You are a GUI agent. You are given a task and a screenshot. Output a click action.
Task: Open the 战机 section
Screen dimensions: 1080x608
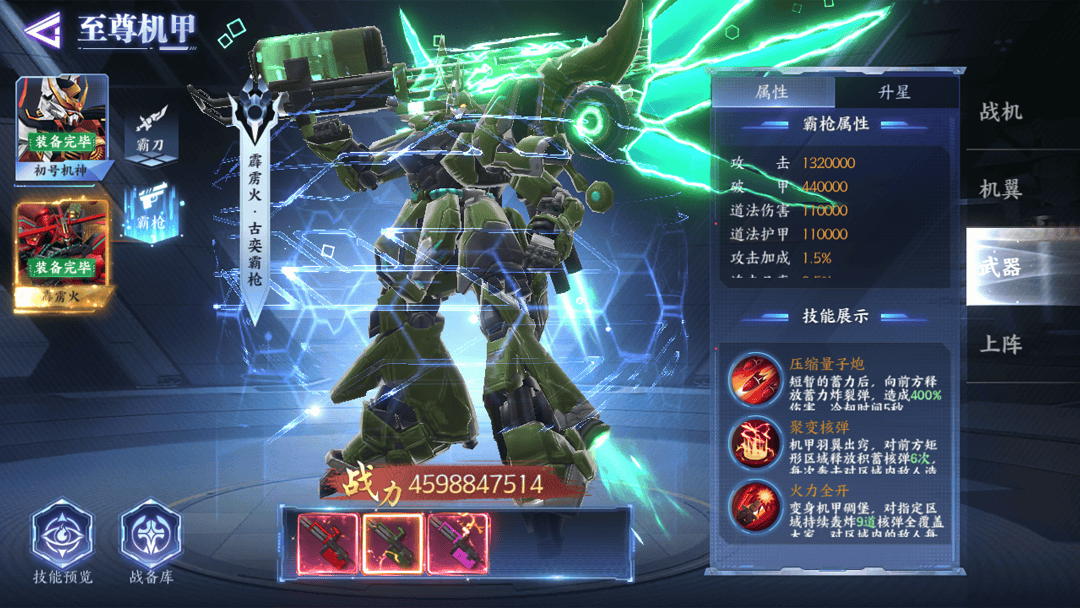pyautogui.click(x=1001, y=112)
